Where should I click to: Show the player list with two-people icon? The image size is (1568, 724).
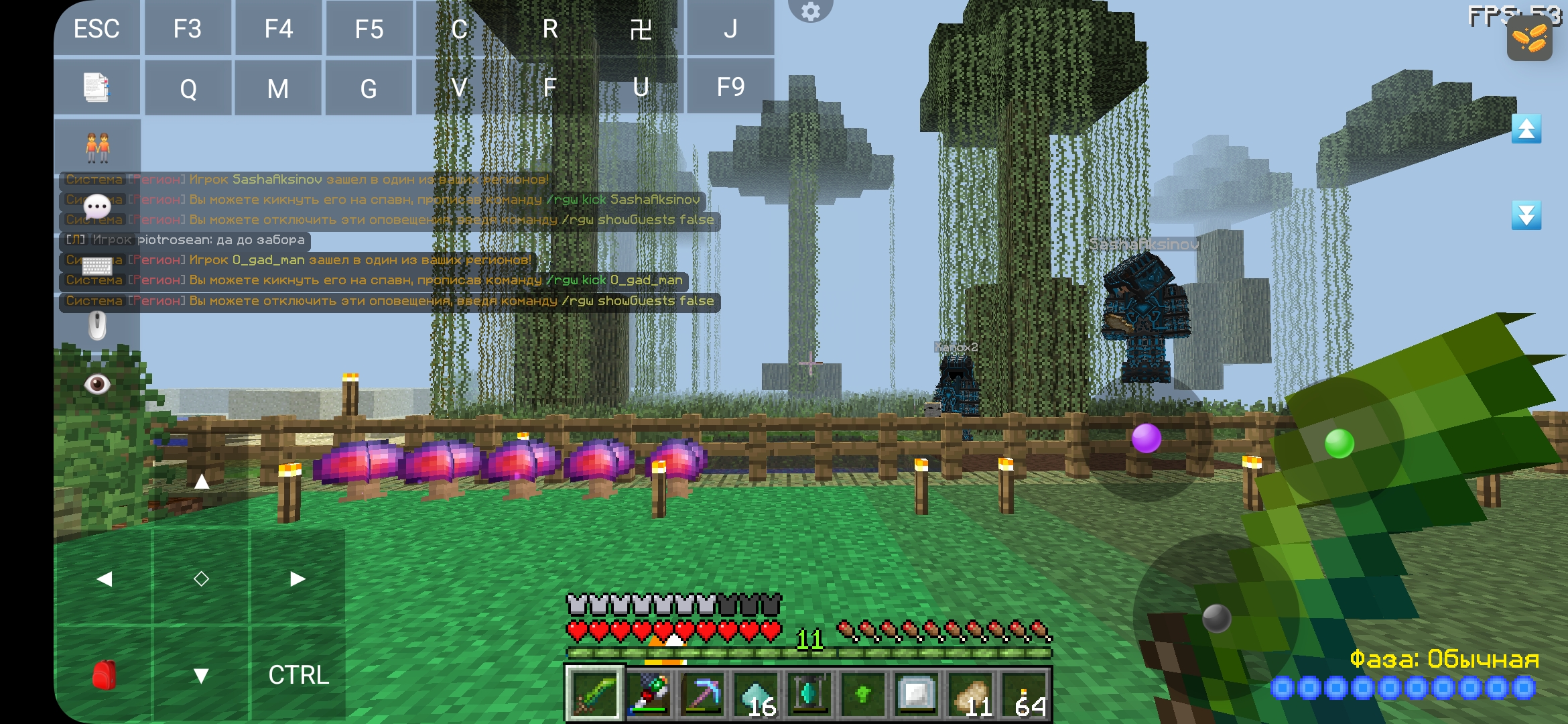pos(97,147)
